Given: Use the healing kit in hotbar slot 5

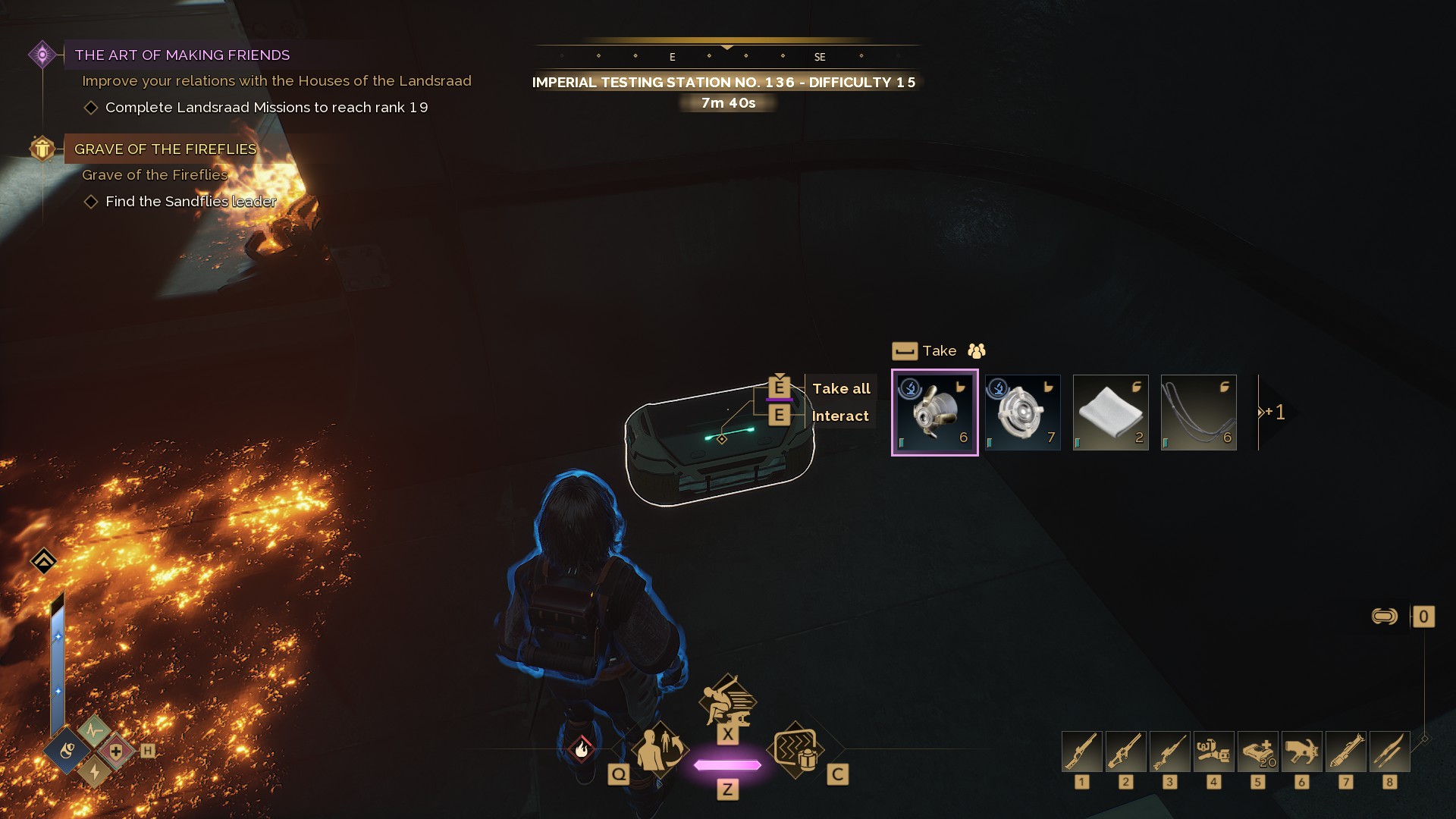Looking at the screenshot, I should [1257, 752].
